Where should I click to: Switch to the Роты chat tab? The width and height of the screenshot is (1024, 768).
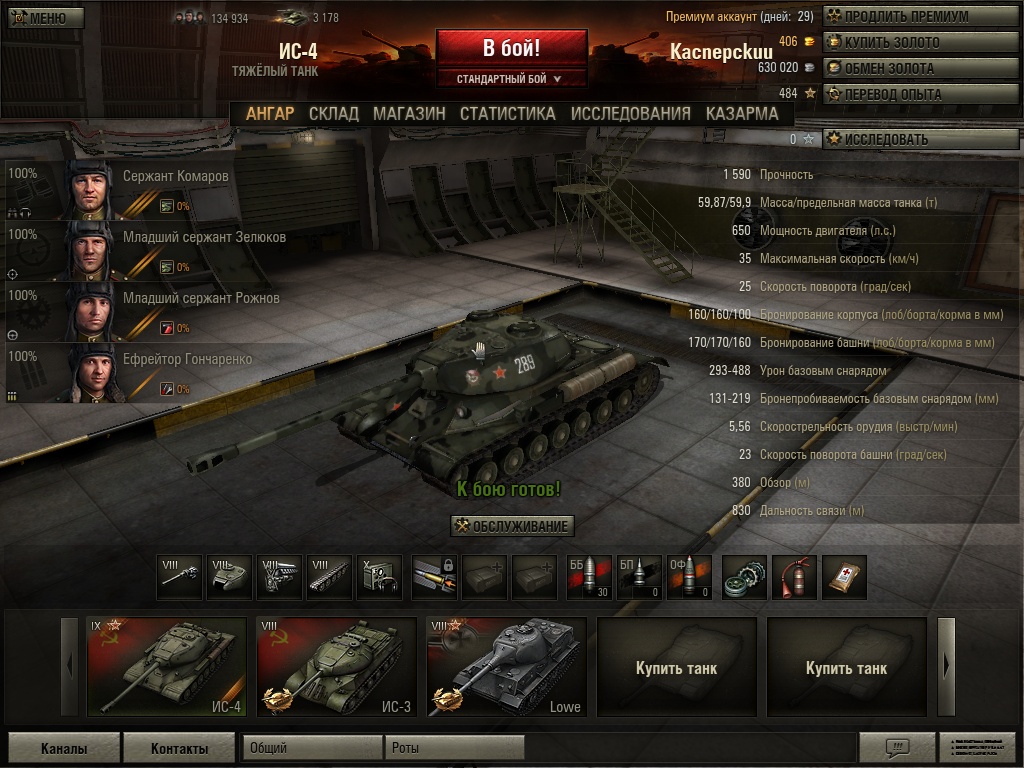(x=453, y=748)
